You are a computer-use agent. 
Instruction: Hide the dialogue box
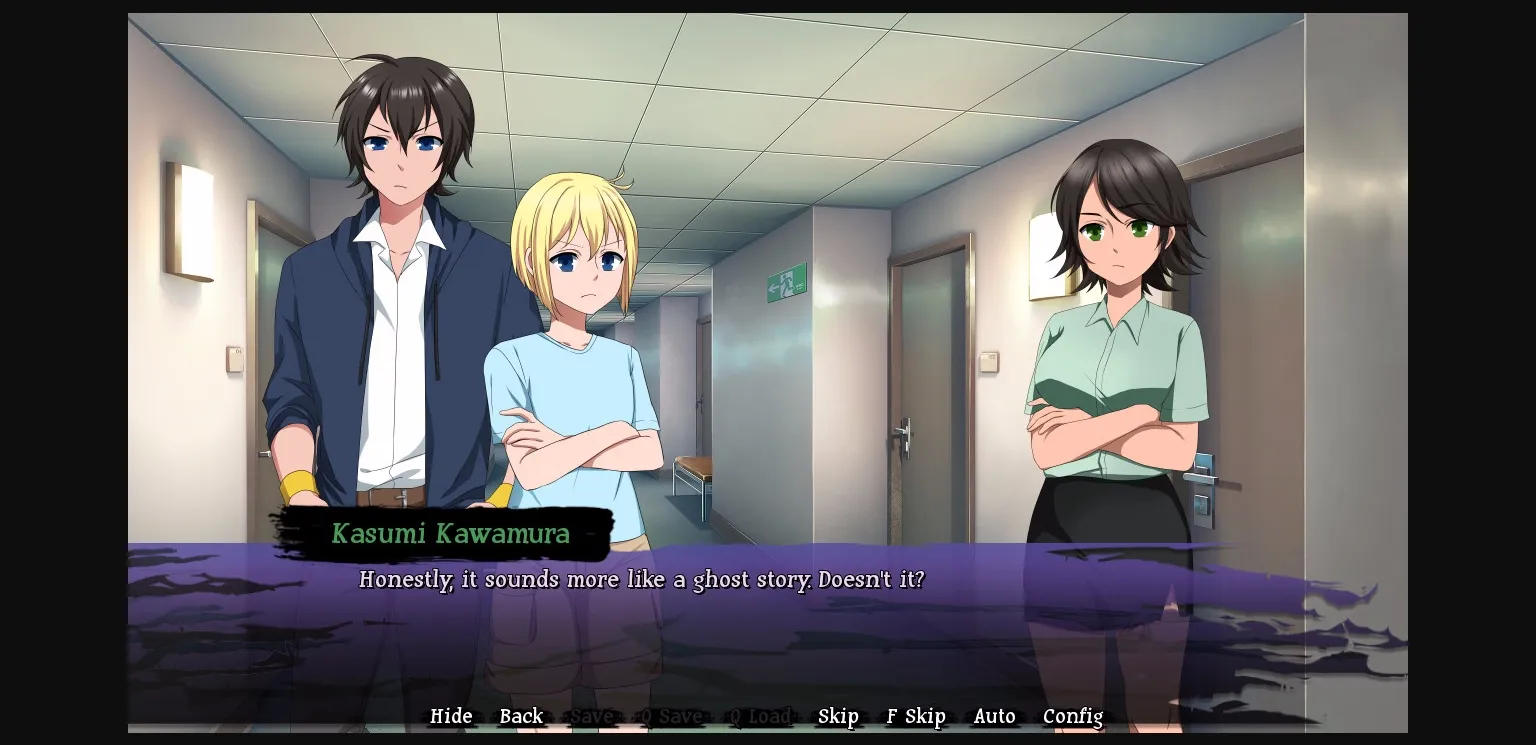point(451,716)
